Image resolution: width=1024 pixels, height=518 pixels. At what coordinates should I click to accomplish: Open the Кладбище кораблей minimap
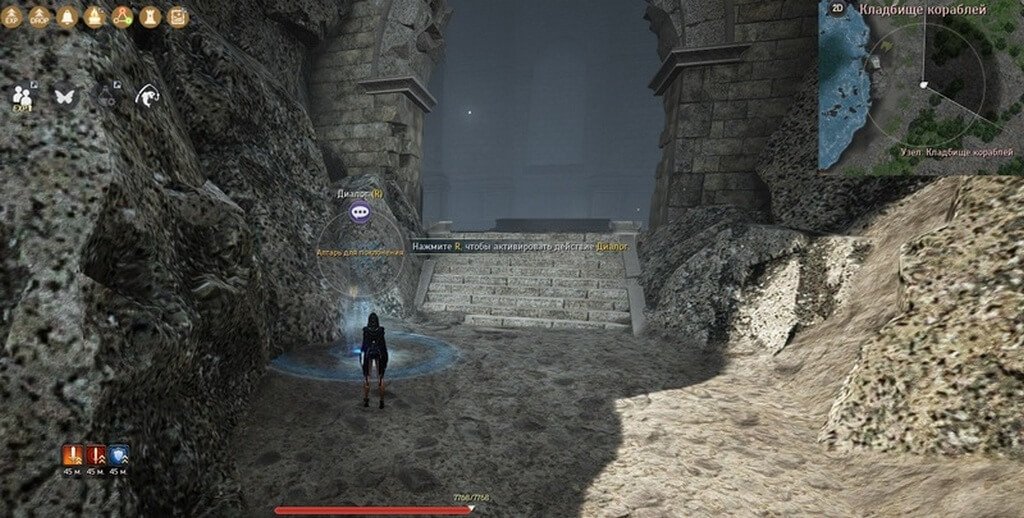coord(920,88)
